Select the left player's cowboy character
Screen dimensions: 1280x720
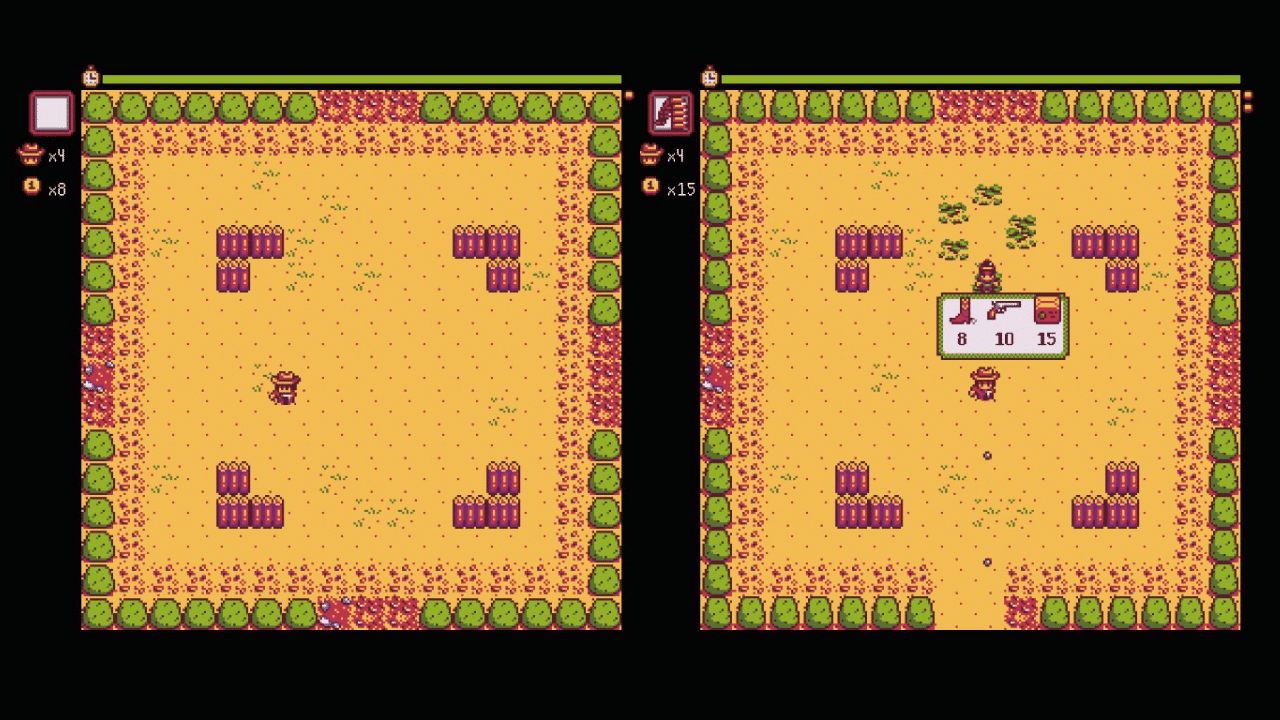point(284,388)
